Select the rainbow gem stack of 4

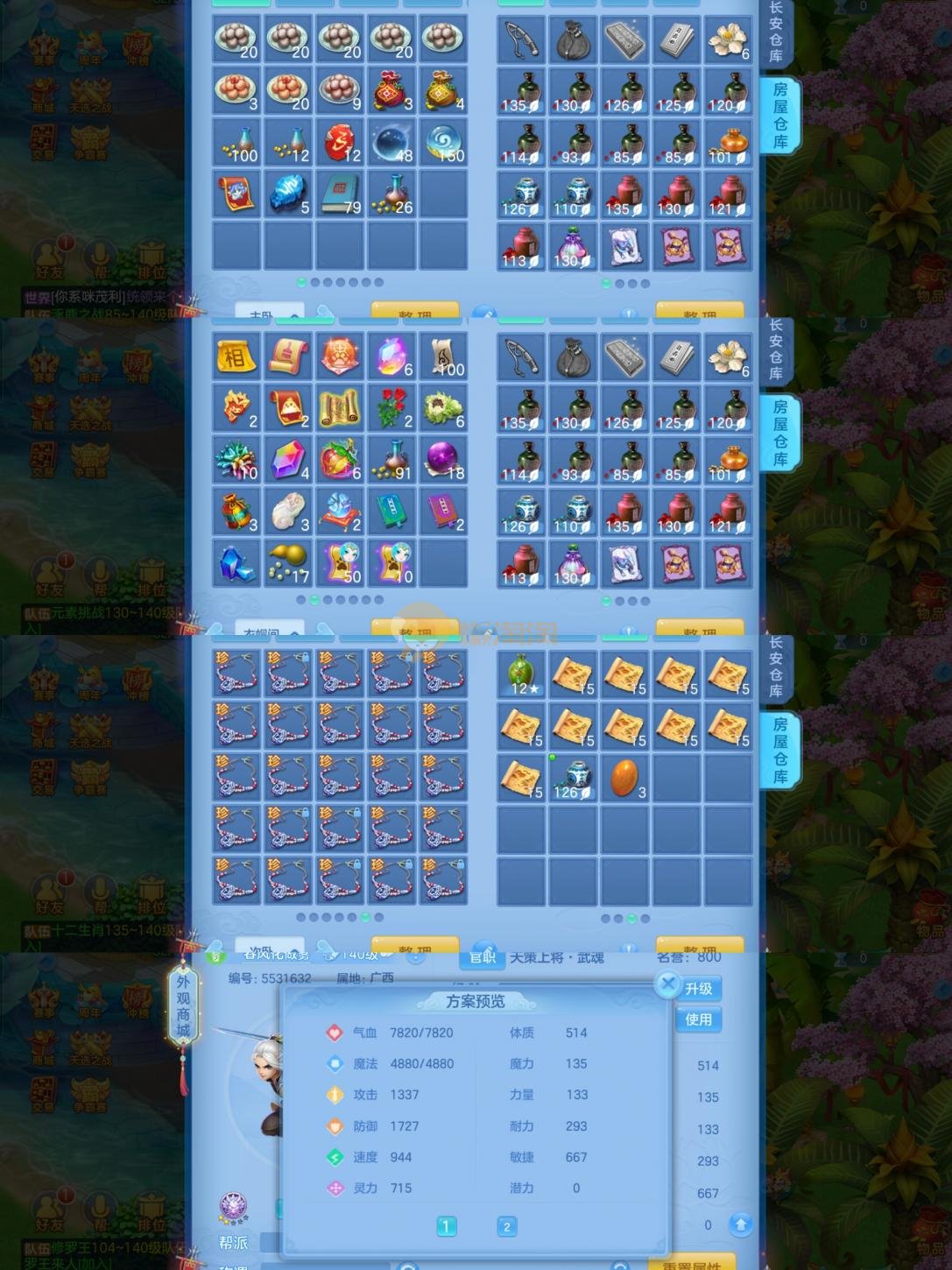[287, 460]
